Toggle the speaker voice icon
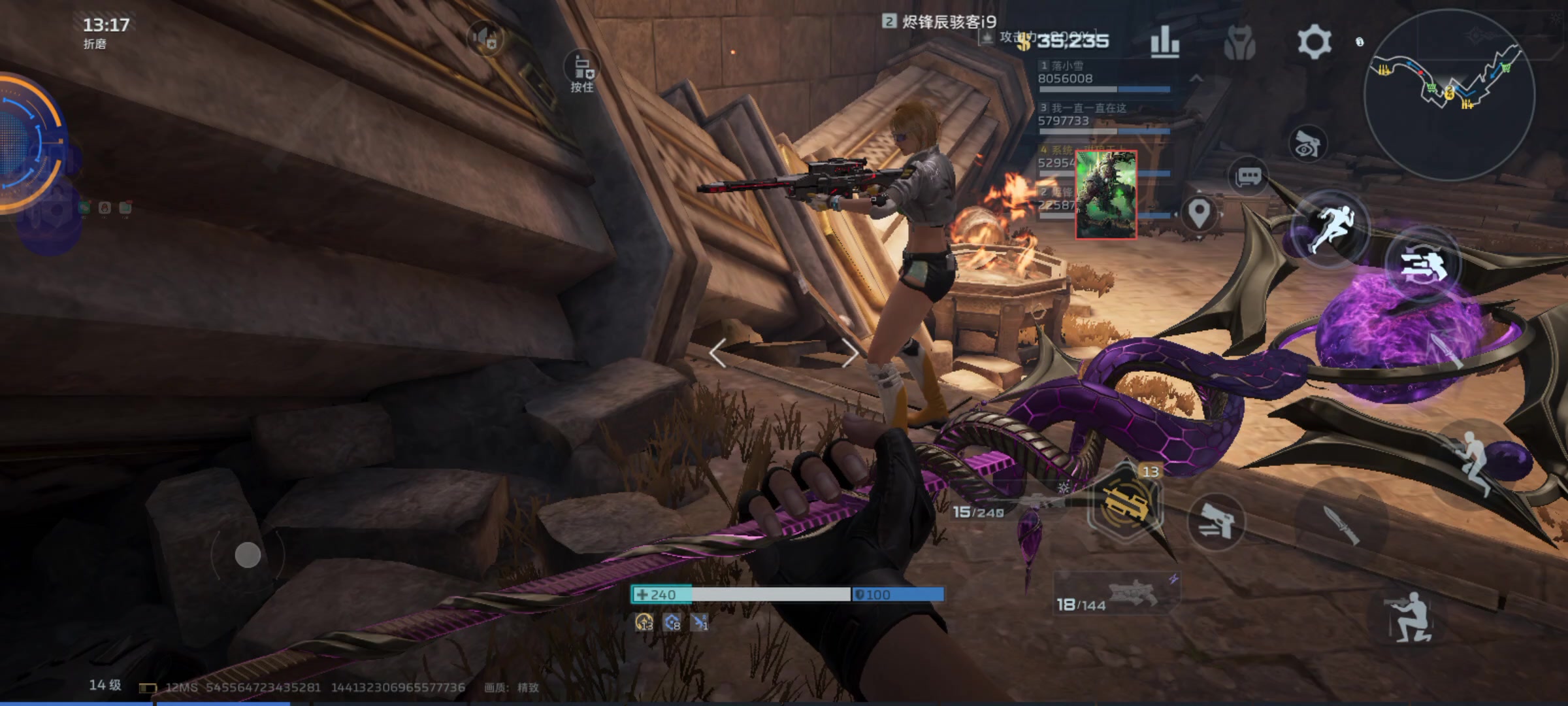 pyautogui.click(x=485, y=37)
